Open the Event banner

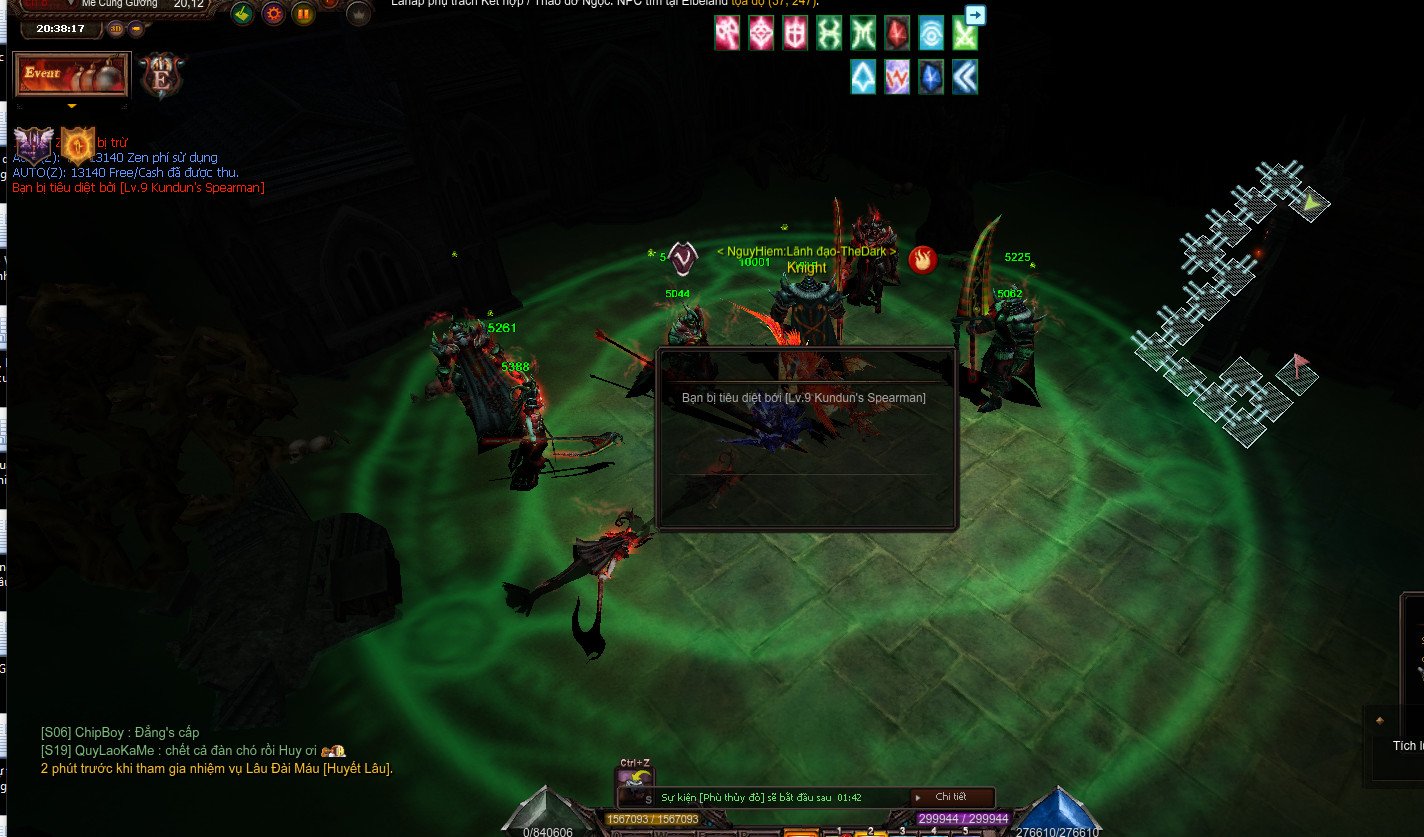point(70,75)
